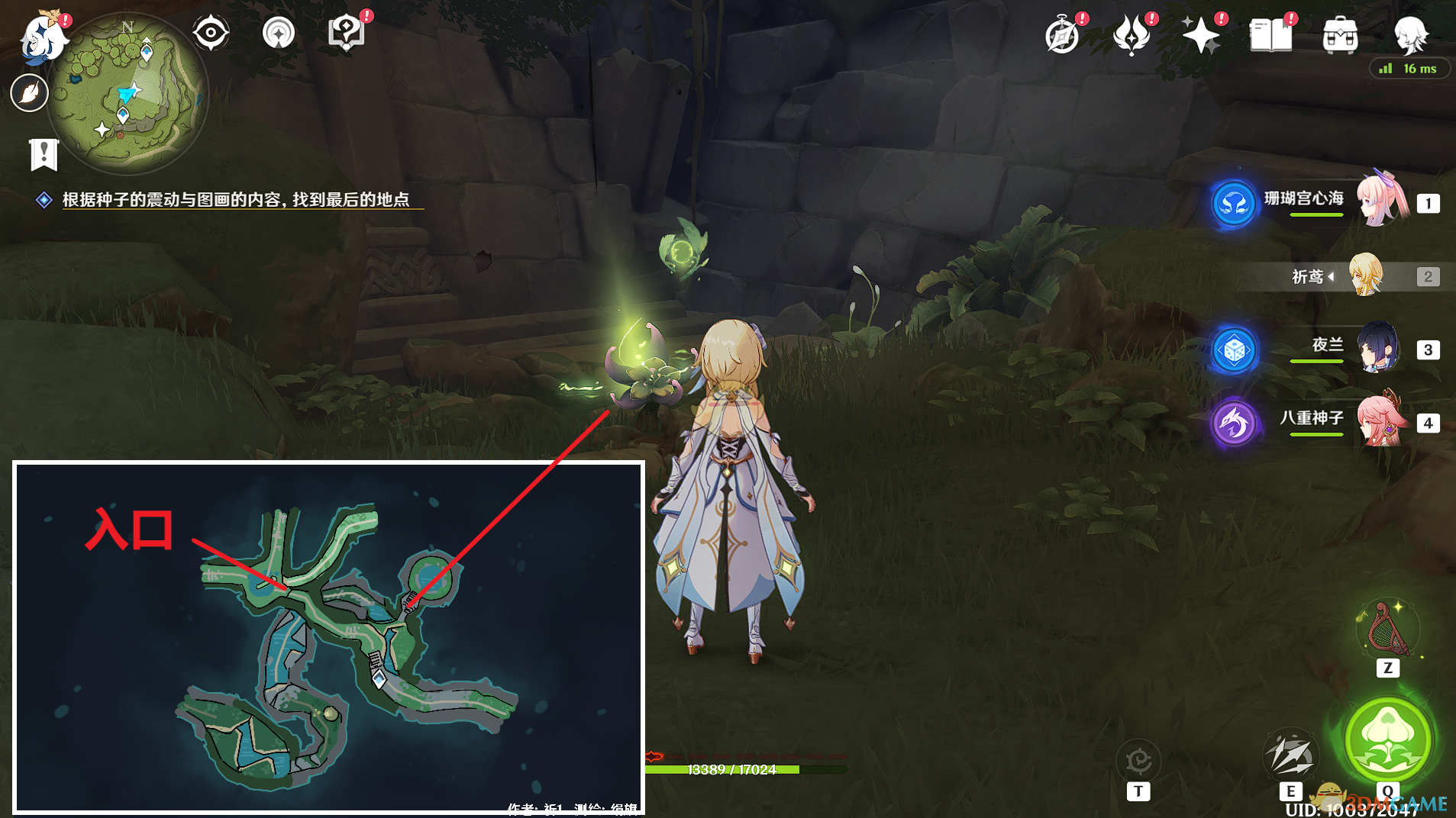This screenshot has width=1456, height=818.
Task: Select the tracked quest objective text
Action: [x=235, y=200]
